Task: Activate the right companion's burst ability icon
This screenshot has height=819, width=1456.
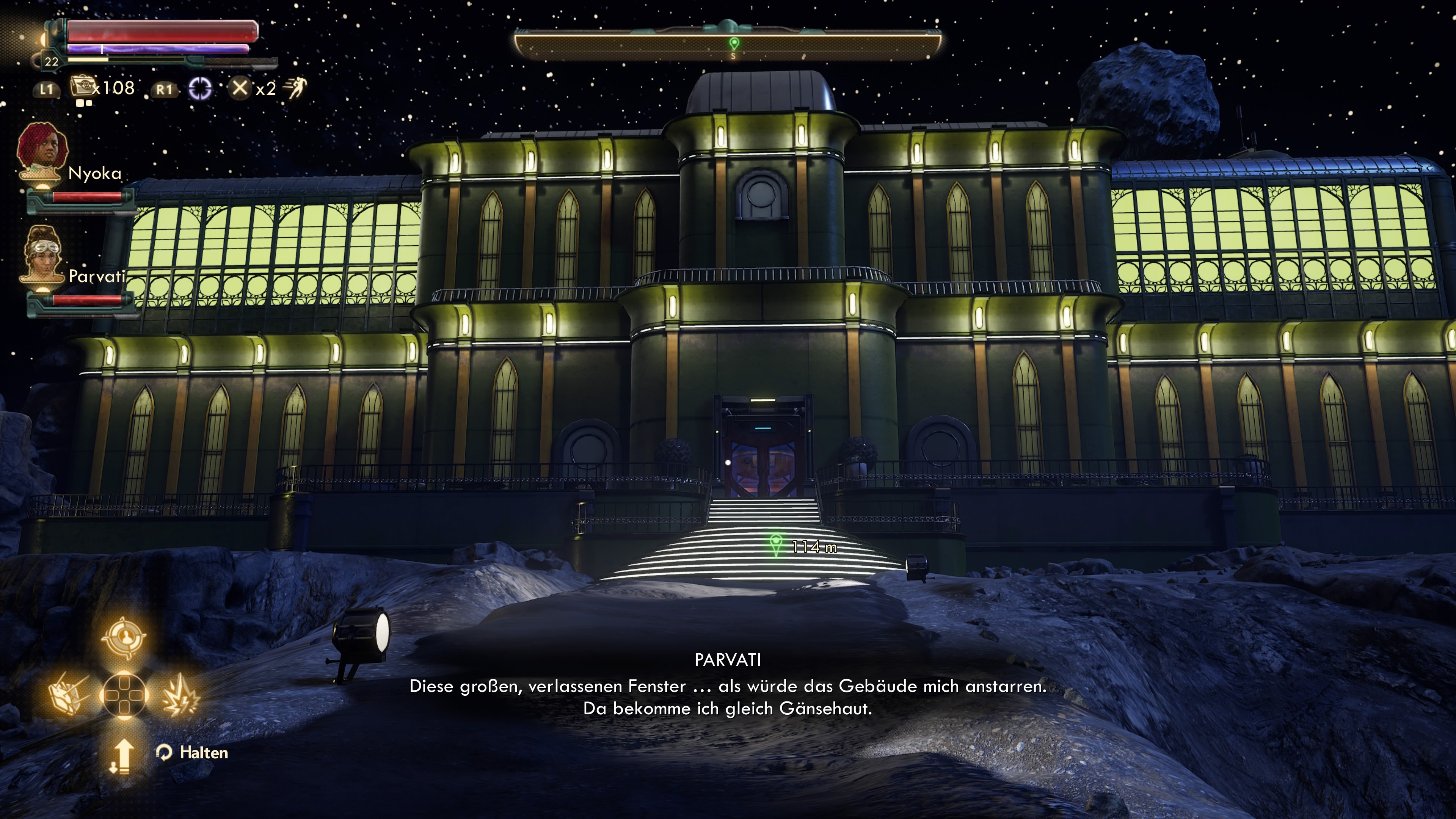Action: [x=180, y=695]
